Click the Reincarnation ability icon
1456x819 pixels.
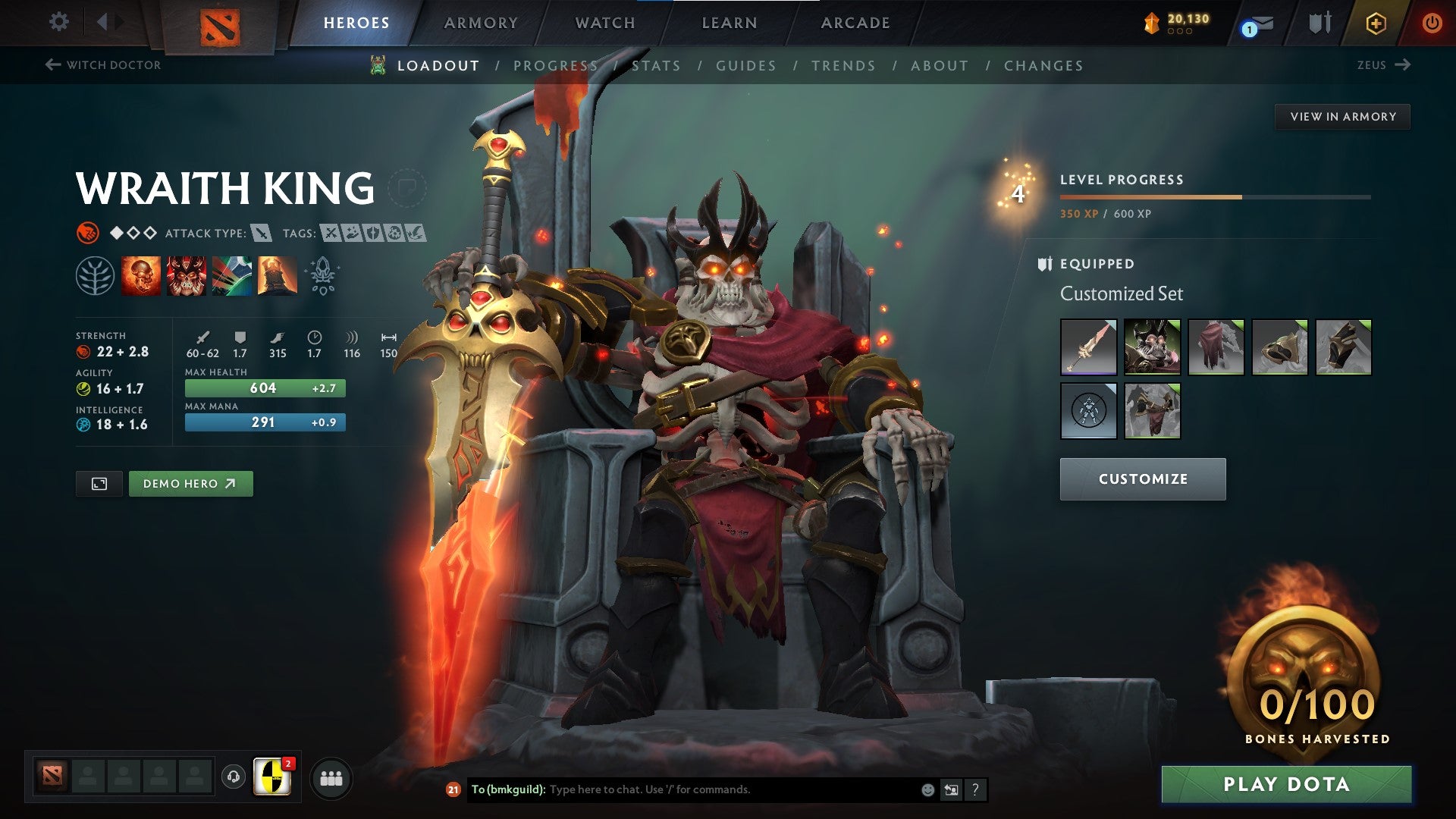[277, 277]
